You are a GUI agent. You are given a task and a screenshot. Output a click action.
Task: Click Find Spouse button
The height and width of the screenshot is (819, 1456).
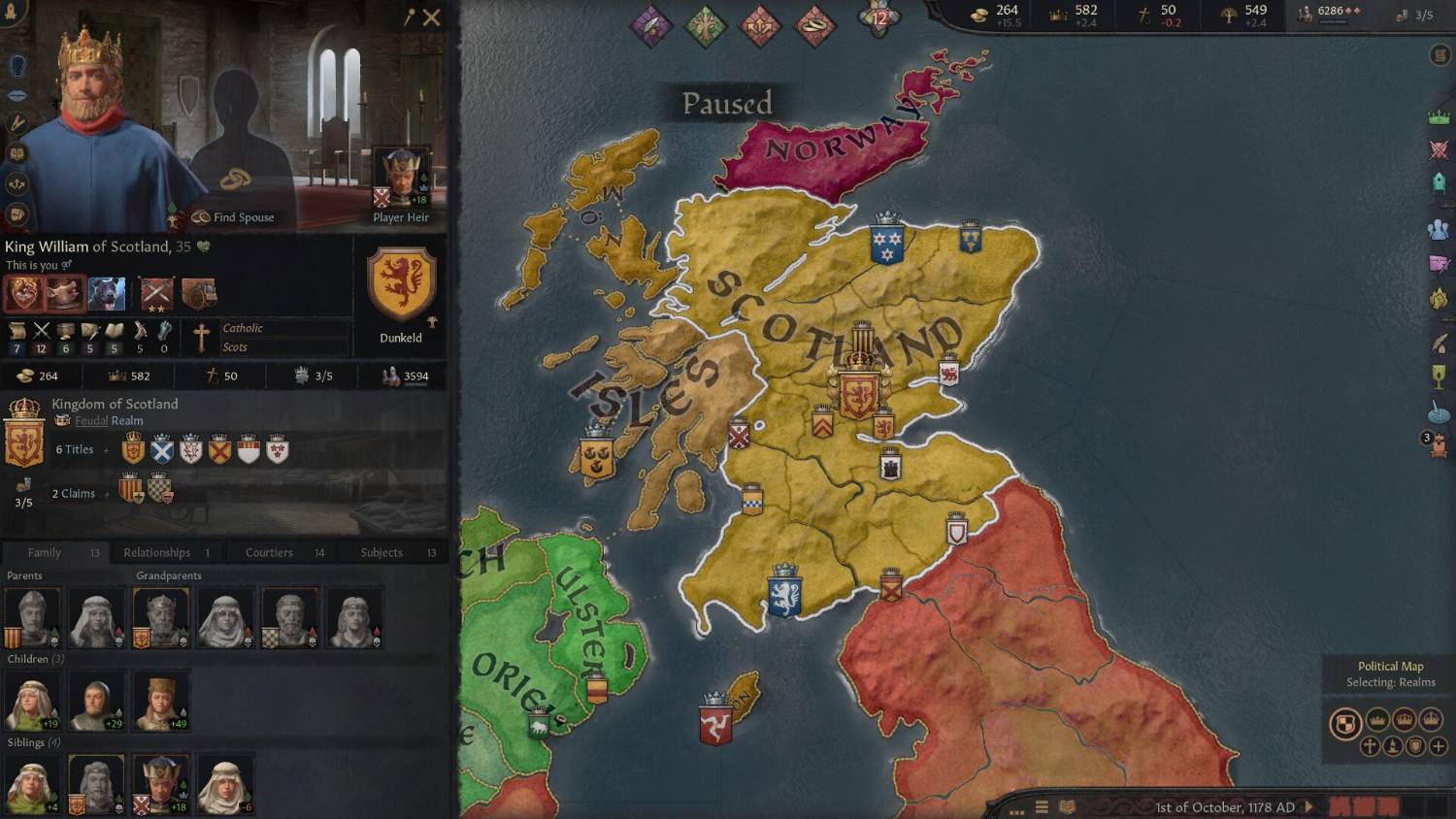pyautogui.click(x=233, y=217)
